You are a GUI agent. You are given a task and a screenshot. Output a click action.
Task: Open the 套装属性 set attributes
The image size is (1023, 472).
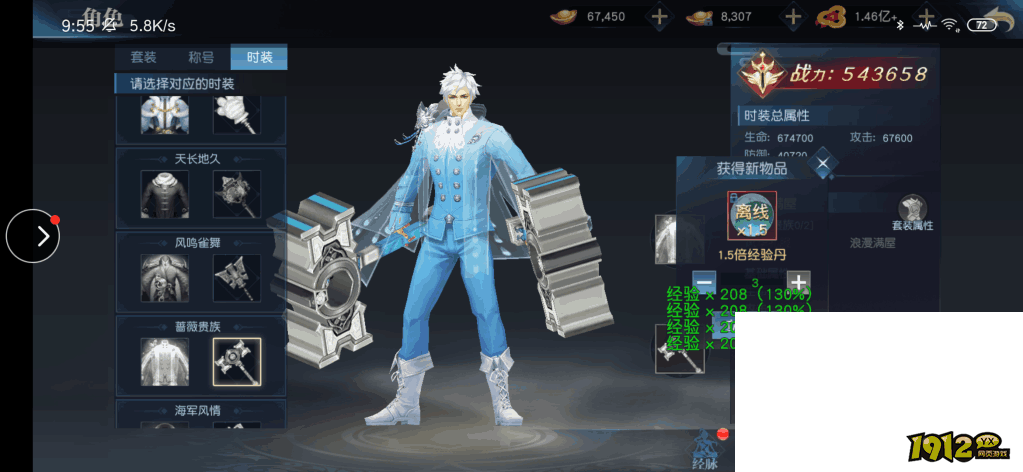click(x=911, y=214)
